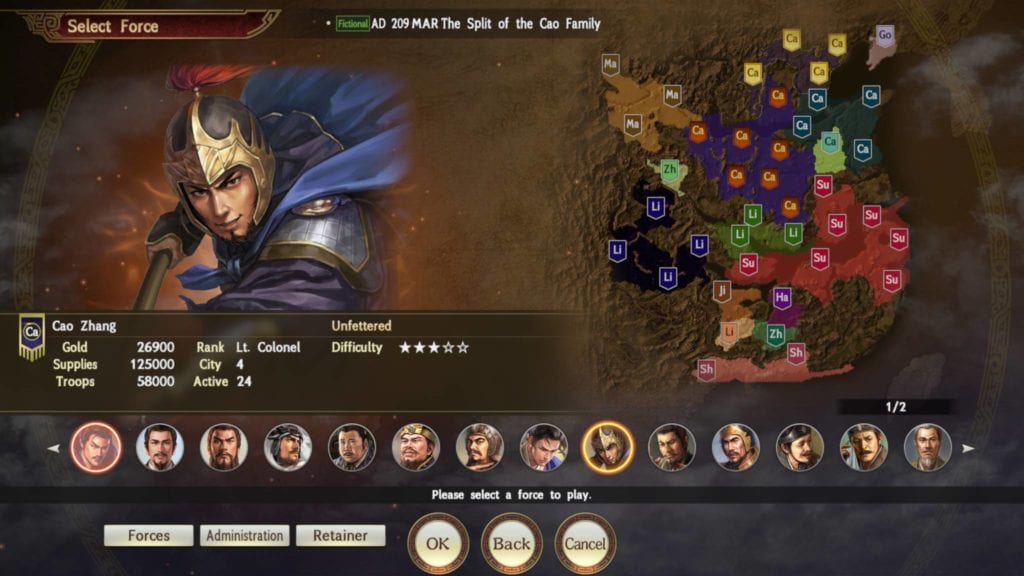1024x576 pixels.
Task: Switch to the Retainer view
Action: click(340, 536)
